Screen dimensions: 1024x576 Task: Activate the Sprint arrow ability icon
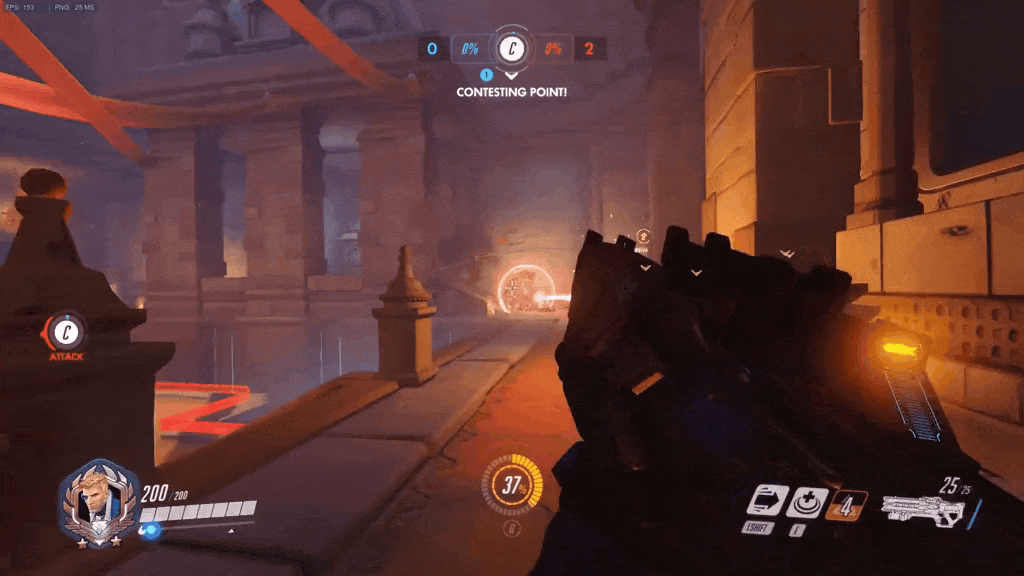click(x=766, y=501)
